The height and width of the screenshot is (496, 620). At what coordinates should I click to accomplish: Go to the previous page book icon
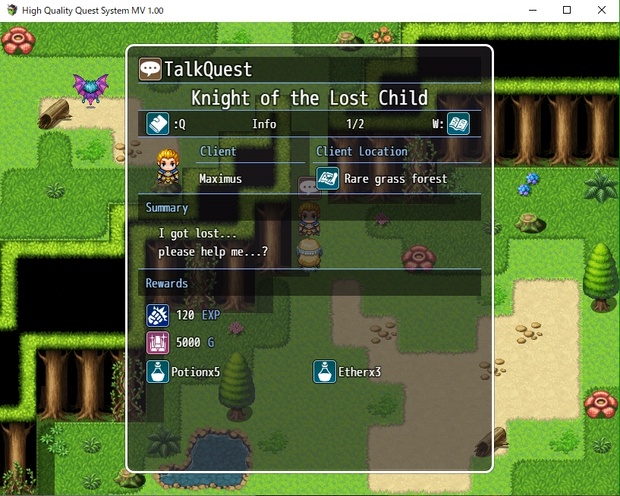click(x=158, y=124)
